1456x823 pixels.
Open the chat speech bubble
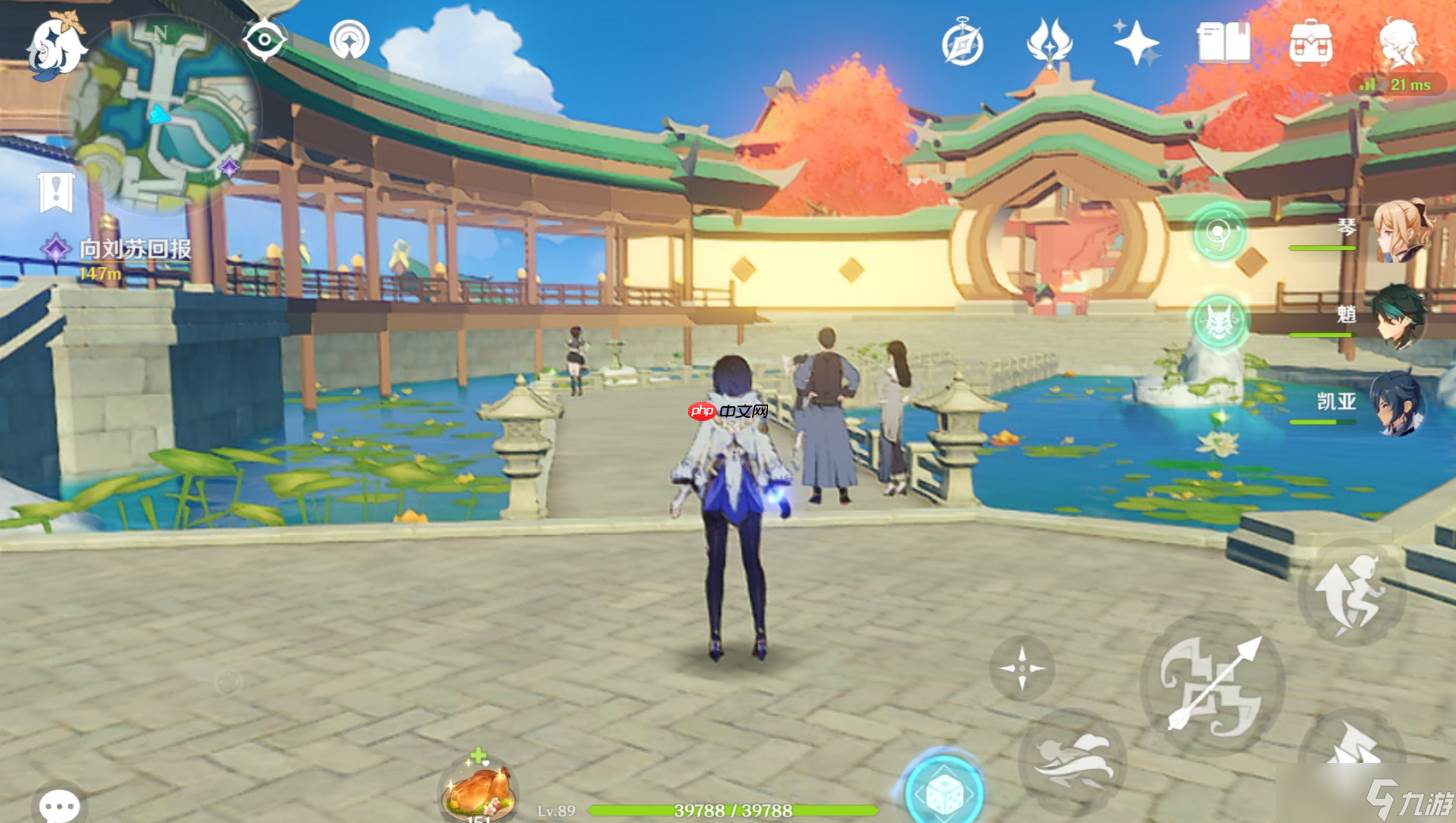point(59,805)
